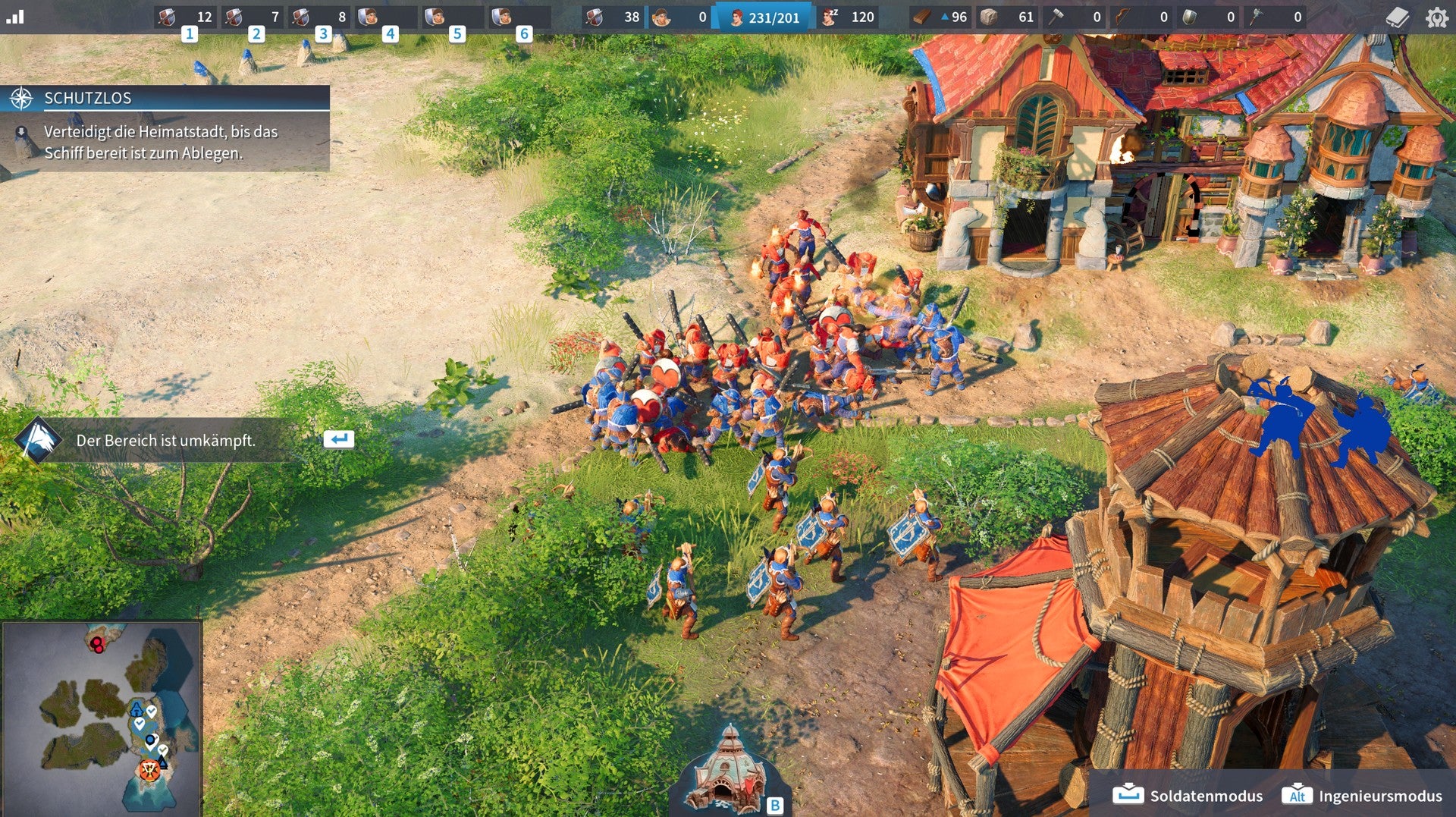
Task: Choose empty unit group slot 4
Action: click(386, 17)
